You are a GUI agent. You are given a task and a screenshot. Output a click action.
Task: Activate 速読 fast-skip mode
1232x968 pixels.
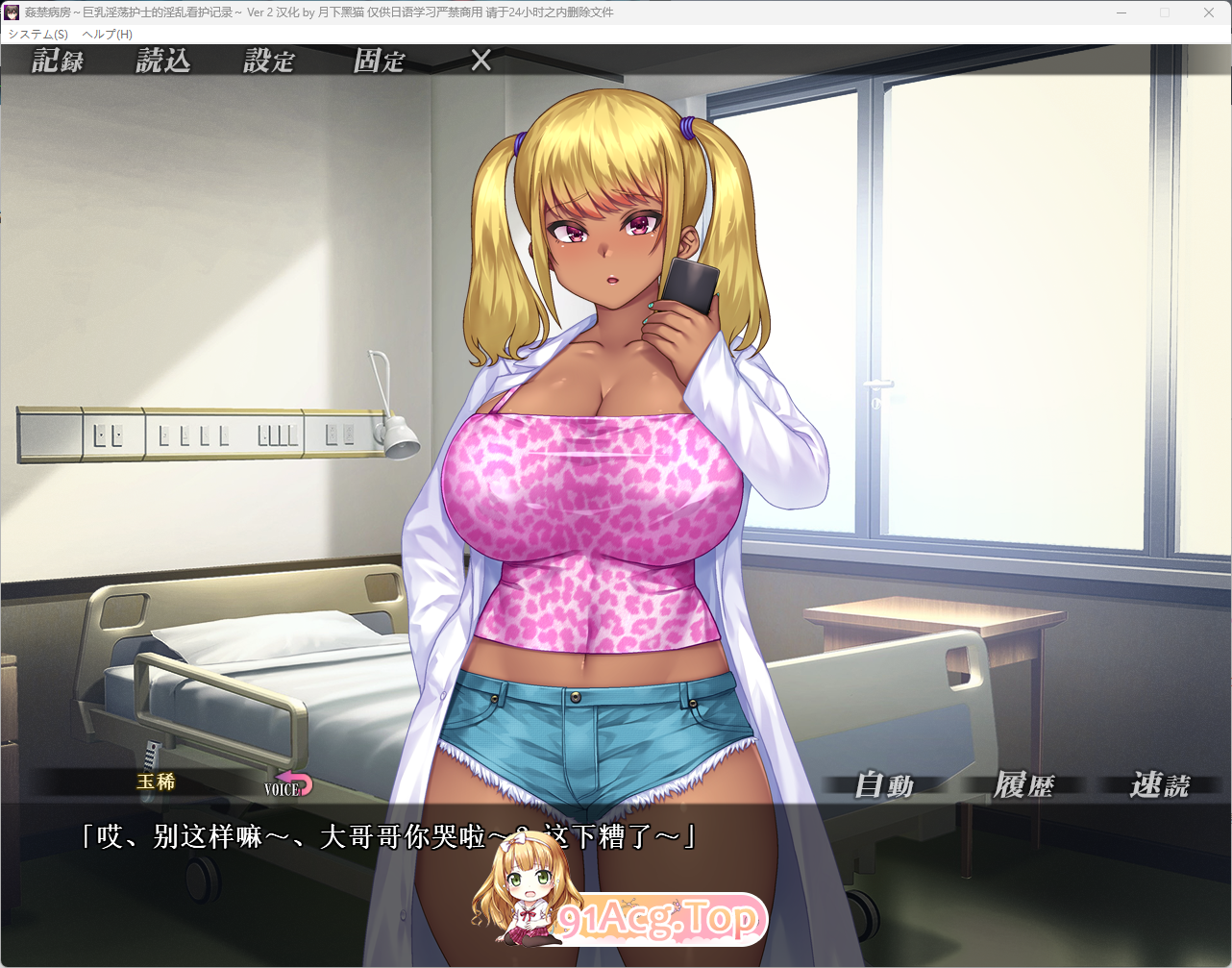coord(1160,785)
